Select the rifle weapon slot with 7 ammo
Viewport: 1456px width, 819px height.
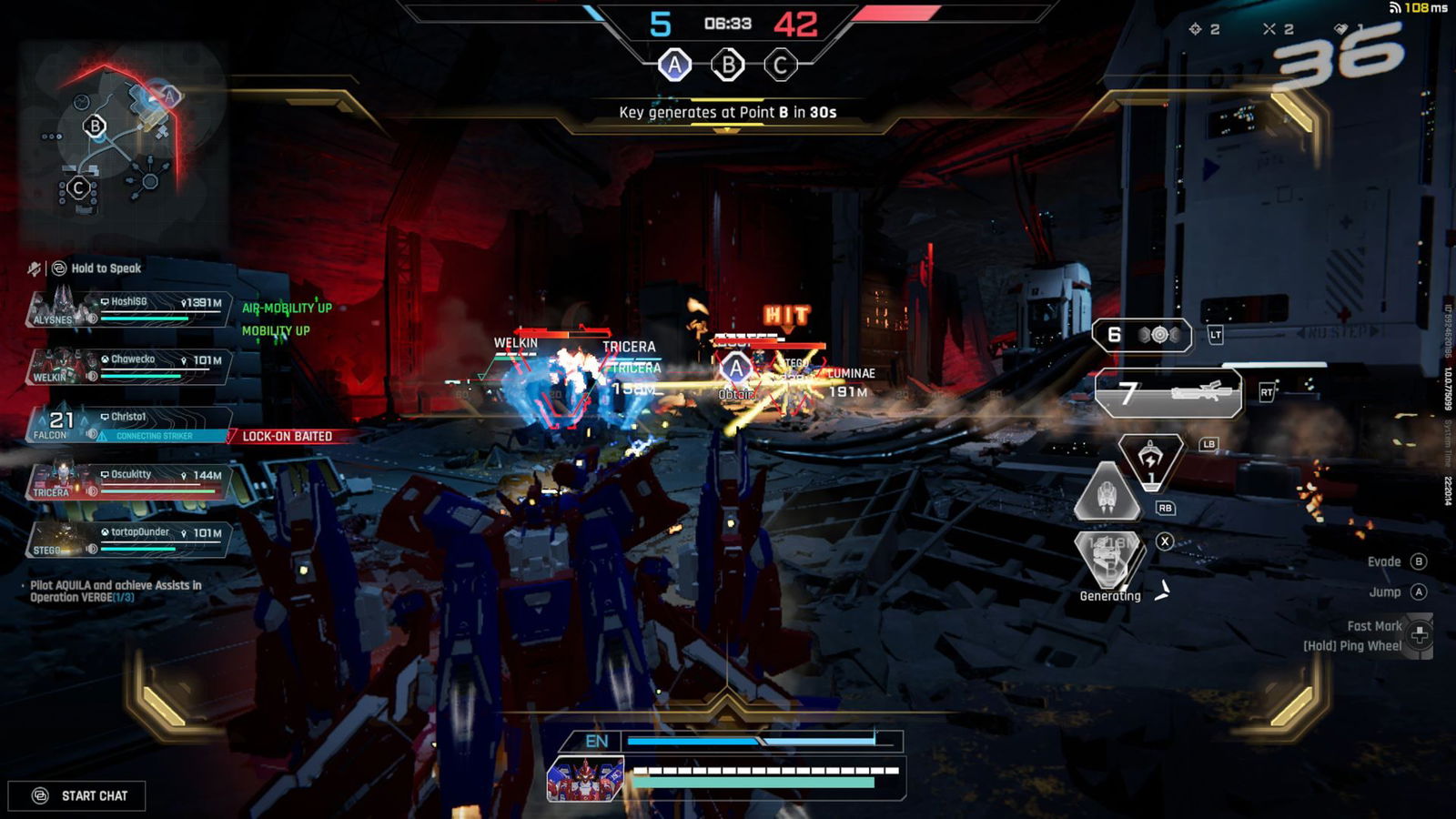point(1168,393)
